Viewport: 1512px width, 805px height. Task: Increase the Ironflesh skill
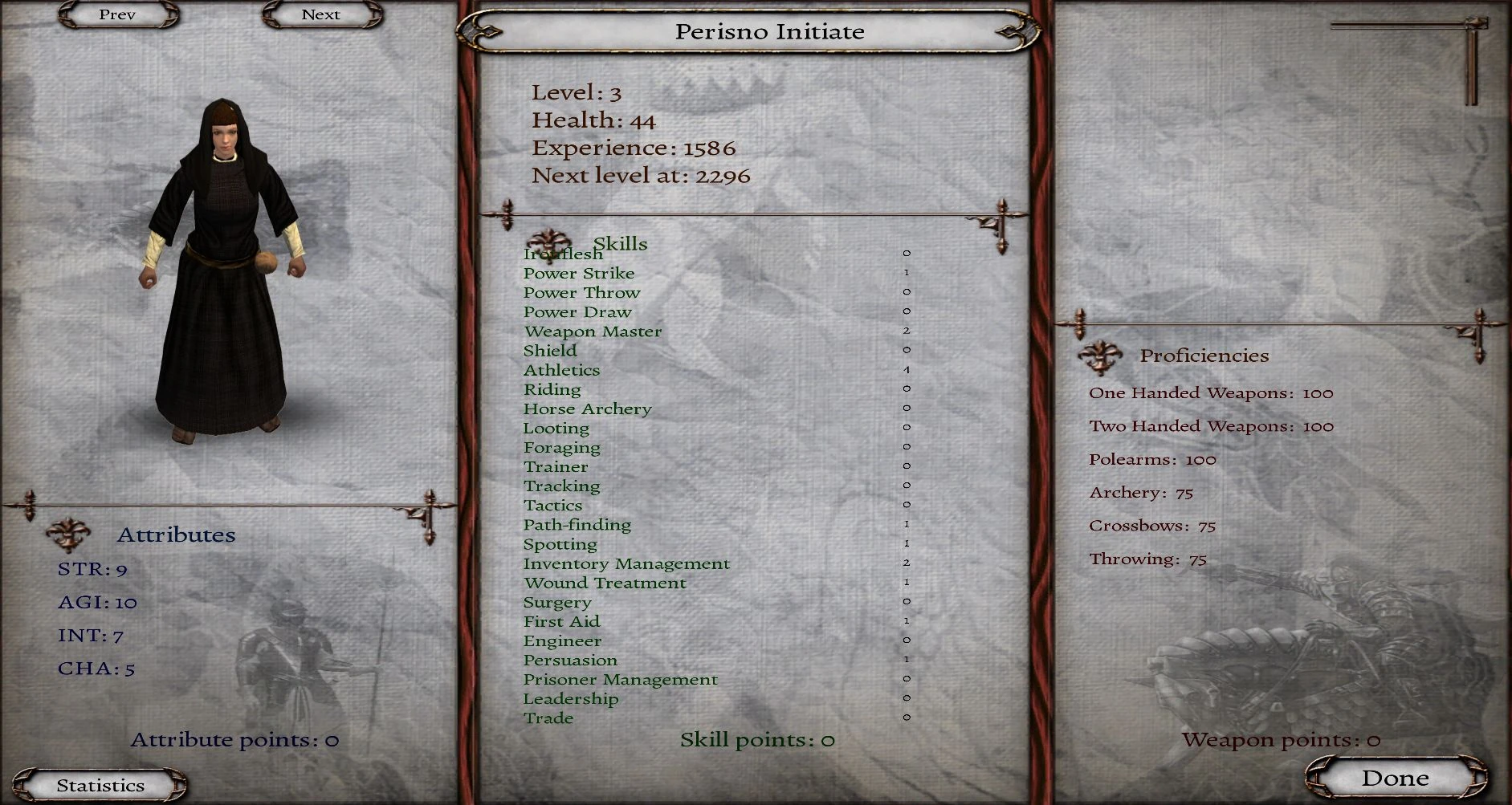(562, 254)
